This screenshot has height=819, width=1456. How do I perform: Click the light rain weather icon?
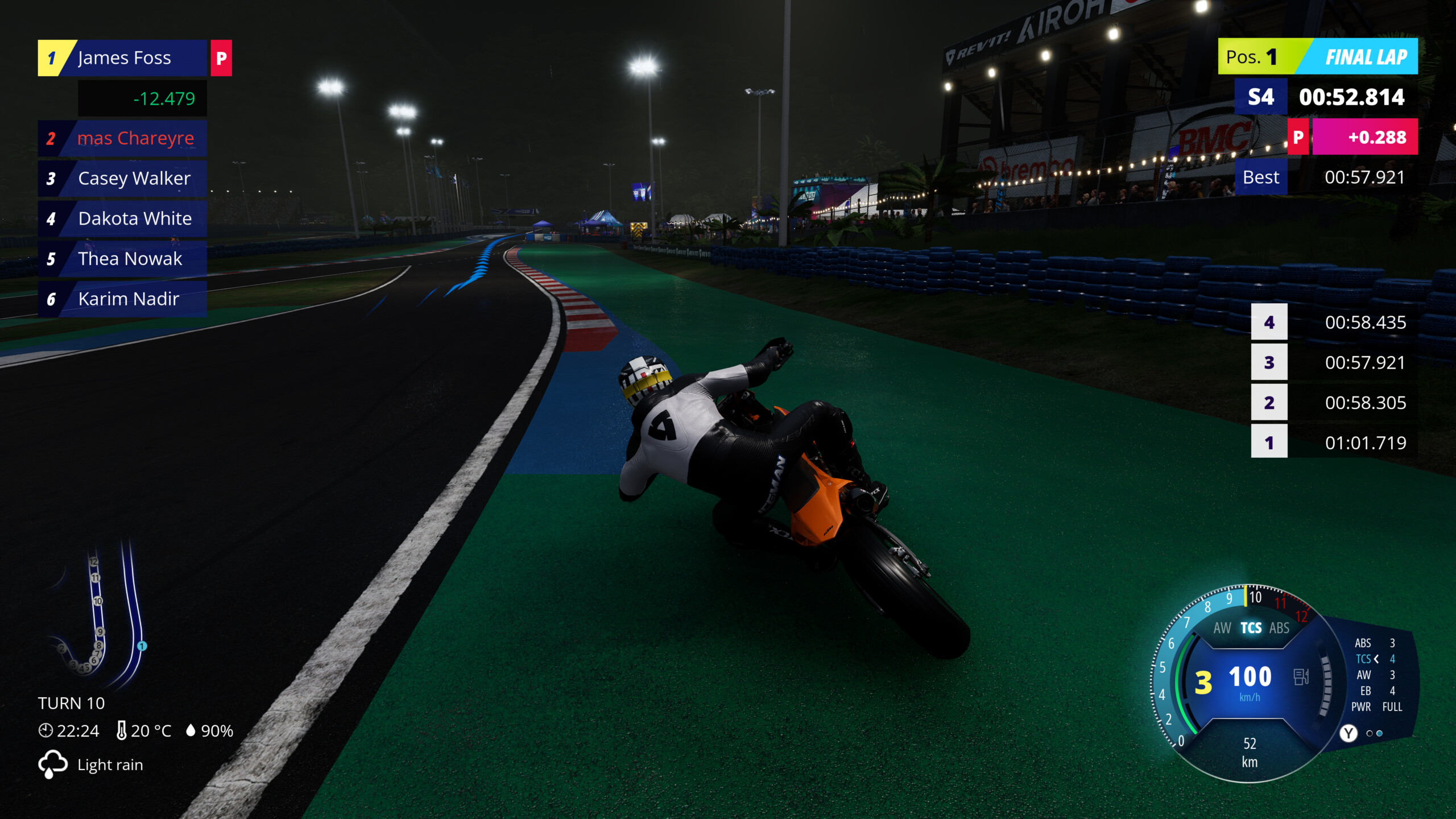[53, 764]
